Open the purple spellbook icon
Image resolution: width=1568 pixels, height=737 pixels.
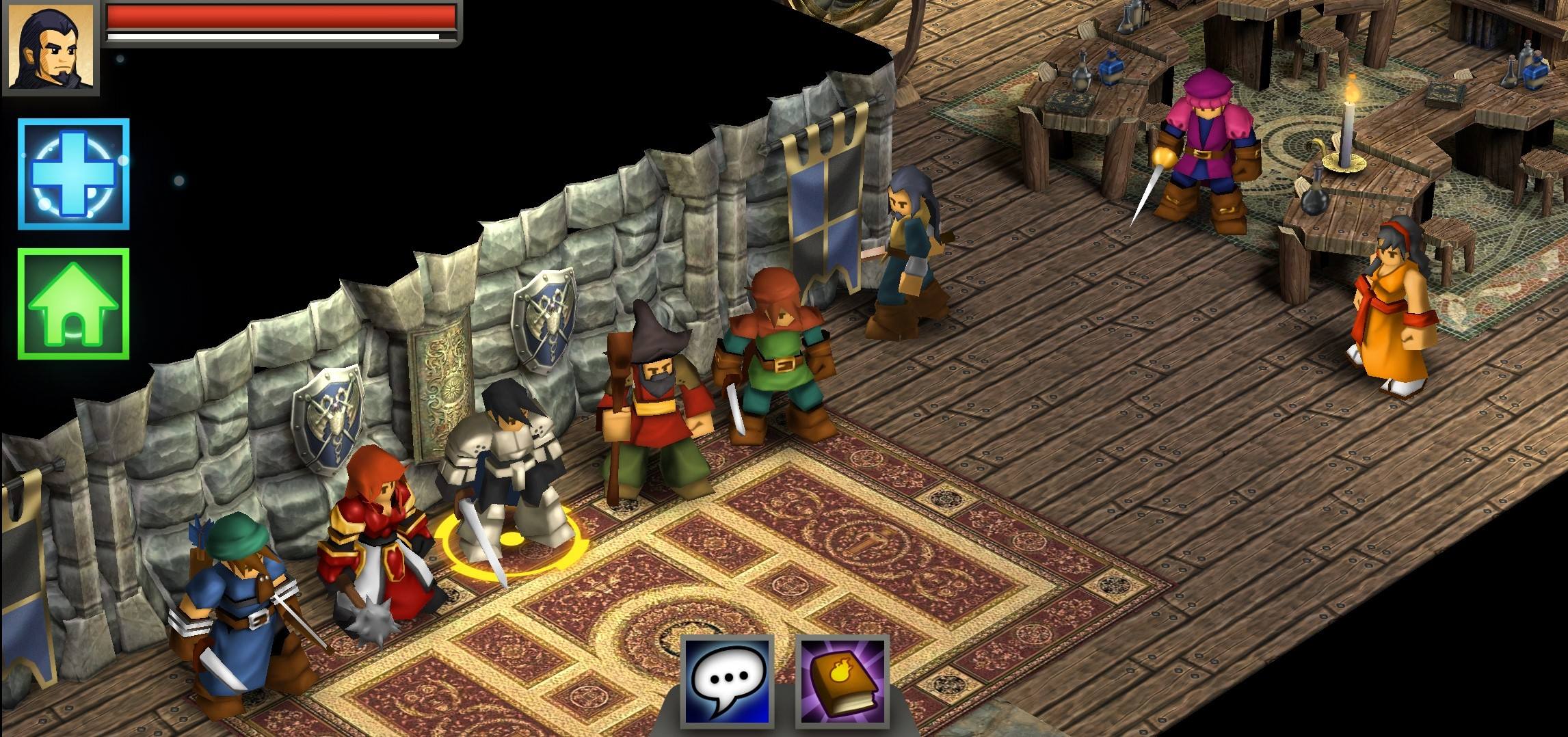click(x=842, y=682)
